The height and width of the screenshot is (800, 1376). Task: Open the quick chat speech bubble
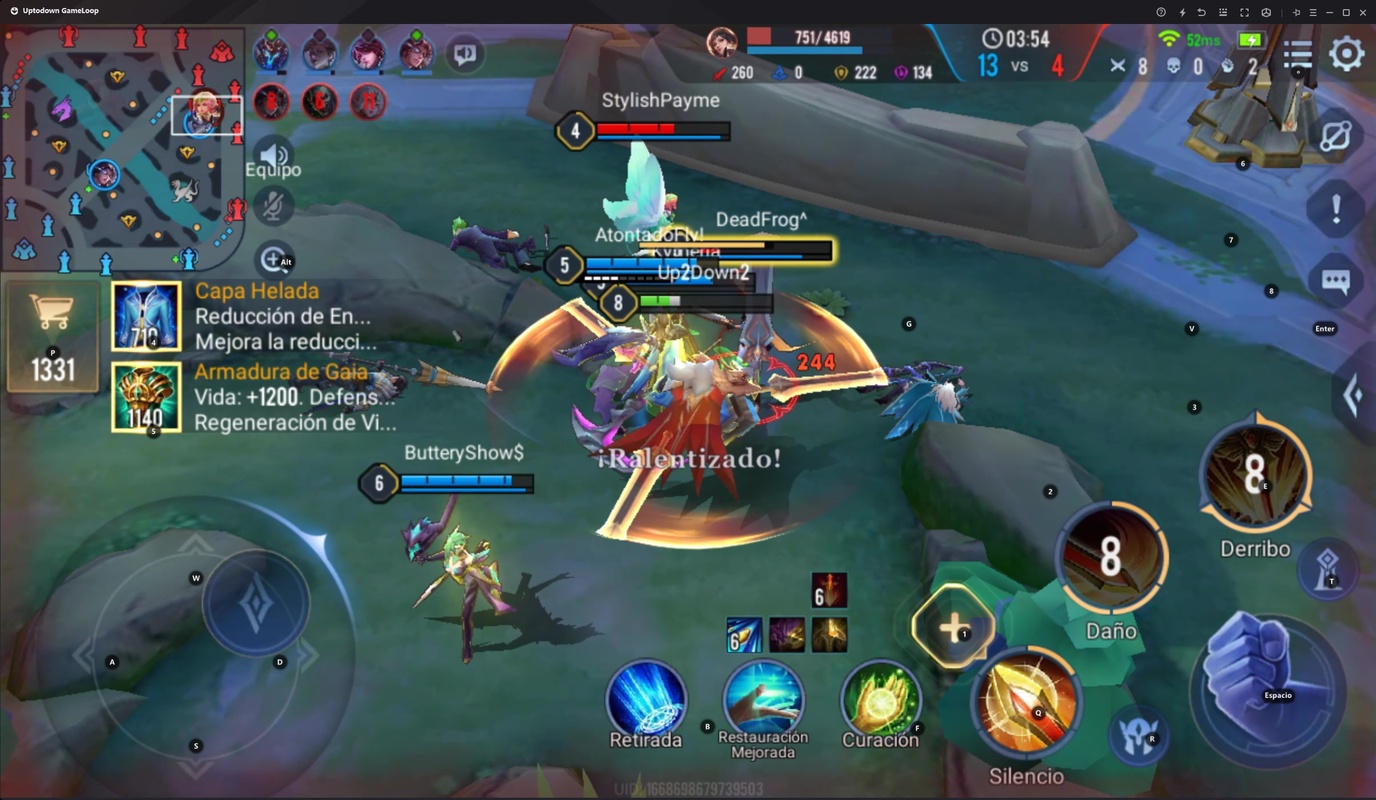(x=465, y=54)
